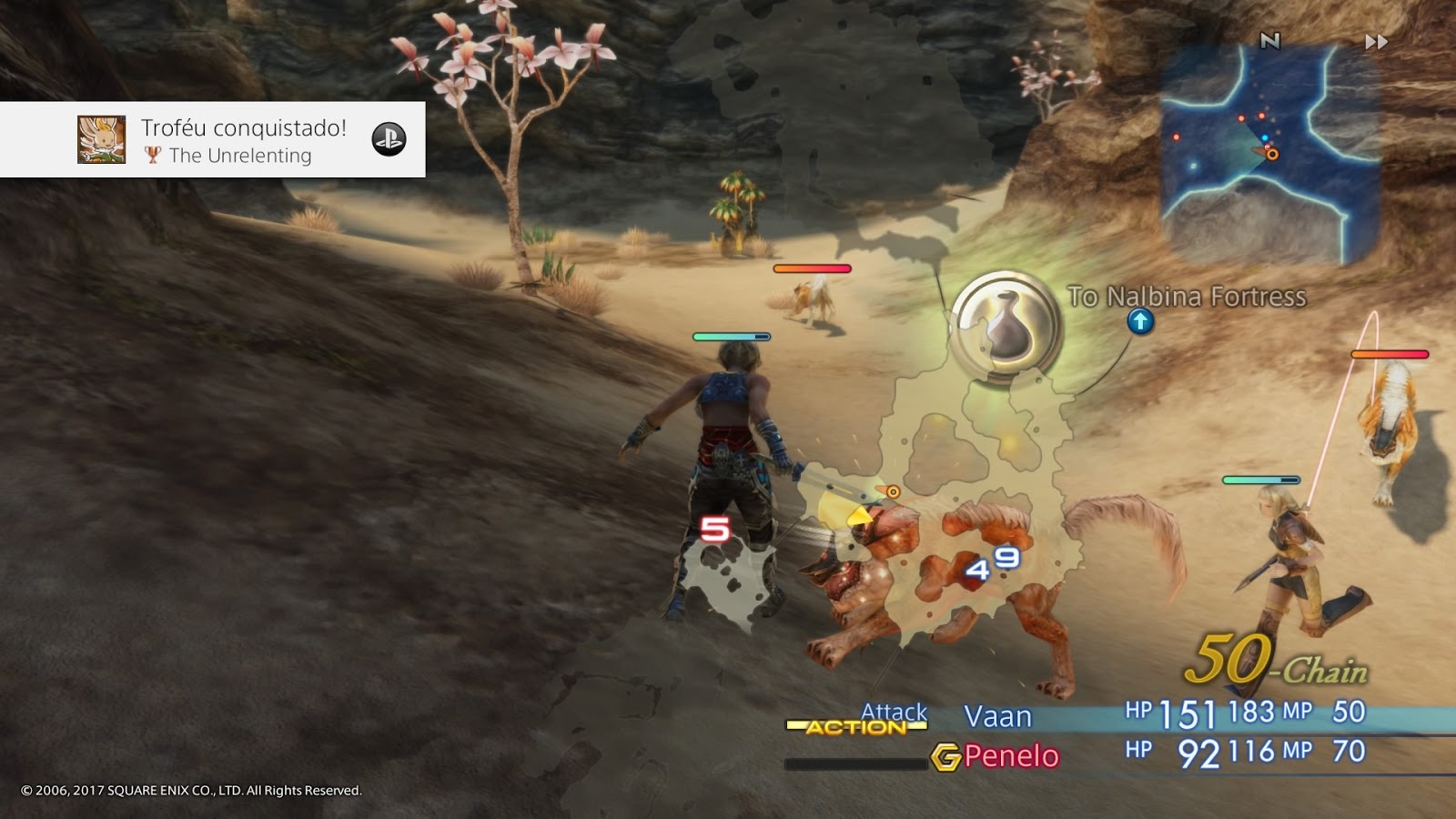Click The Unrelenting trophy thumbnail
The image size is (1456, 819).
click(102, 140)
